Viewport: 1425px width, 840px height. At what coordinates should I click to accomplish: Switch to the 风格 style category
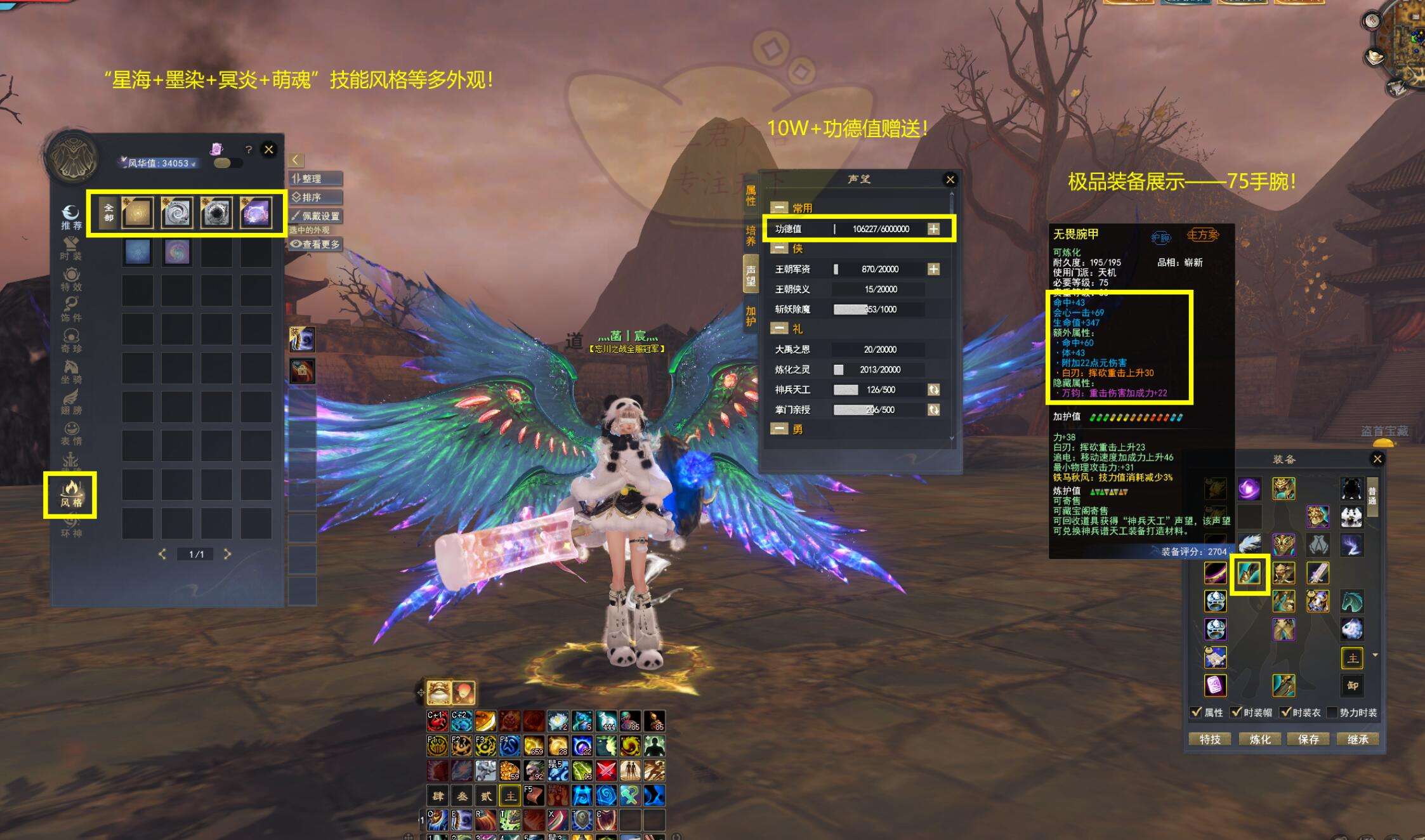70,494
